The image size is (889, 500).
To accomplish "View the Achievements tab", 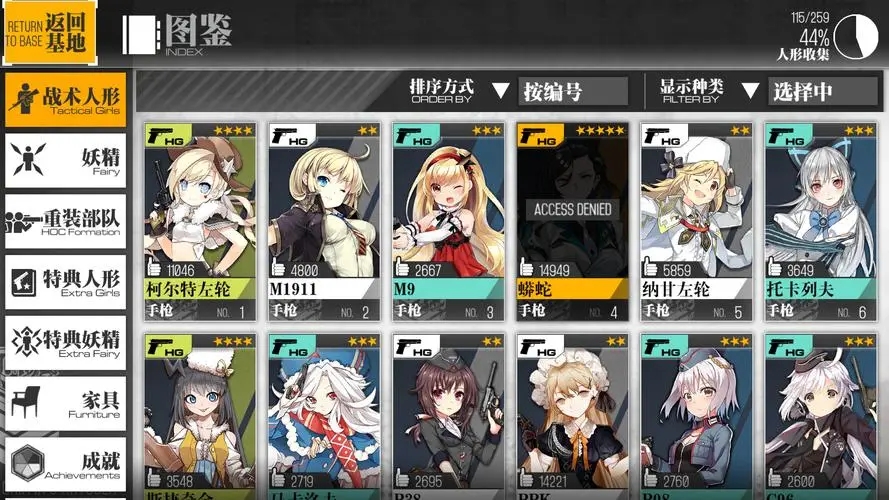I will coord(66,465).
